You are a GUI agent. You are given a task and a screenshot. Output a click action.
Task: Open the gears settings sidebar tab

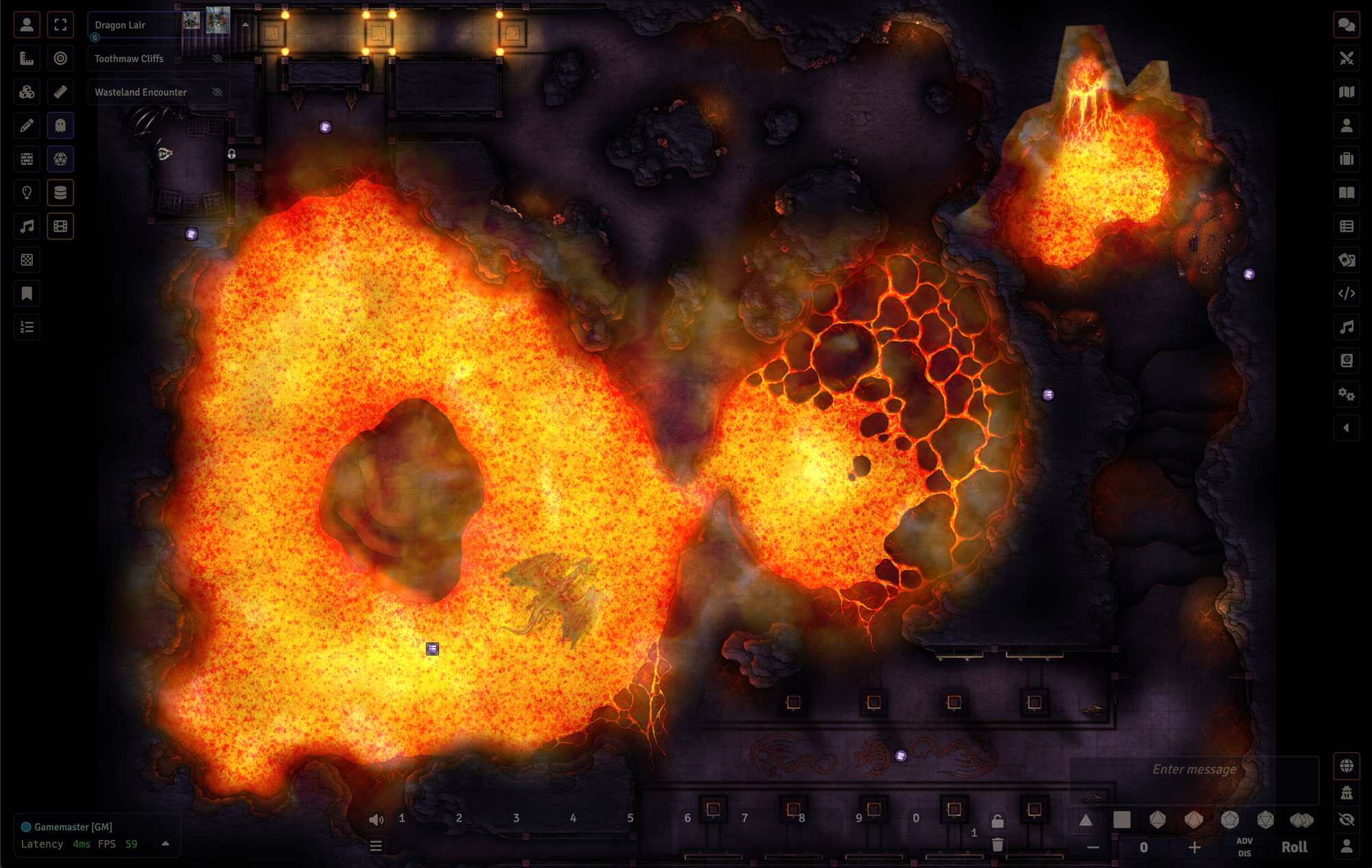pyautogui.click(x=1347, y=394)
